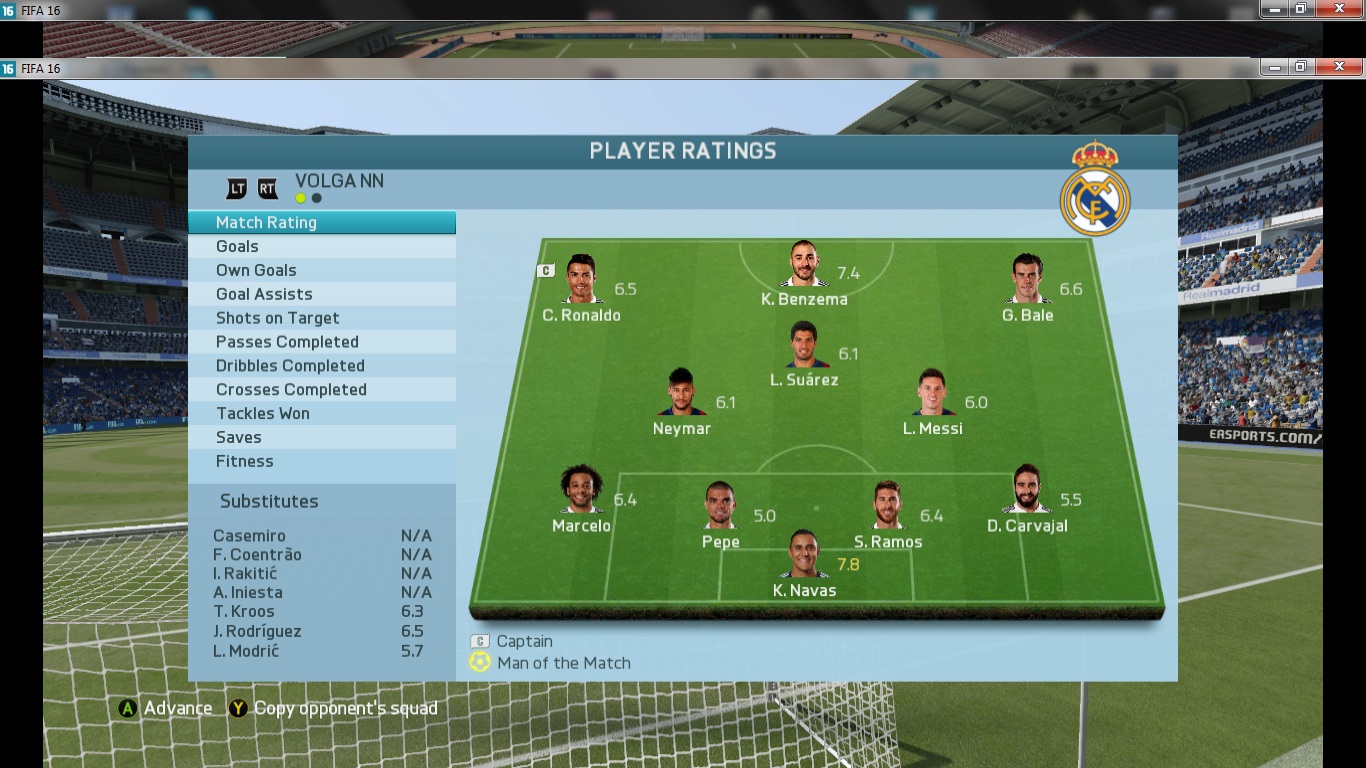This screenshot has height=768, width=1366.
Task: Open the Goal Assists stat
Action: [x=321, y=295]
